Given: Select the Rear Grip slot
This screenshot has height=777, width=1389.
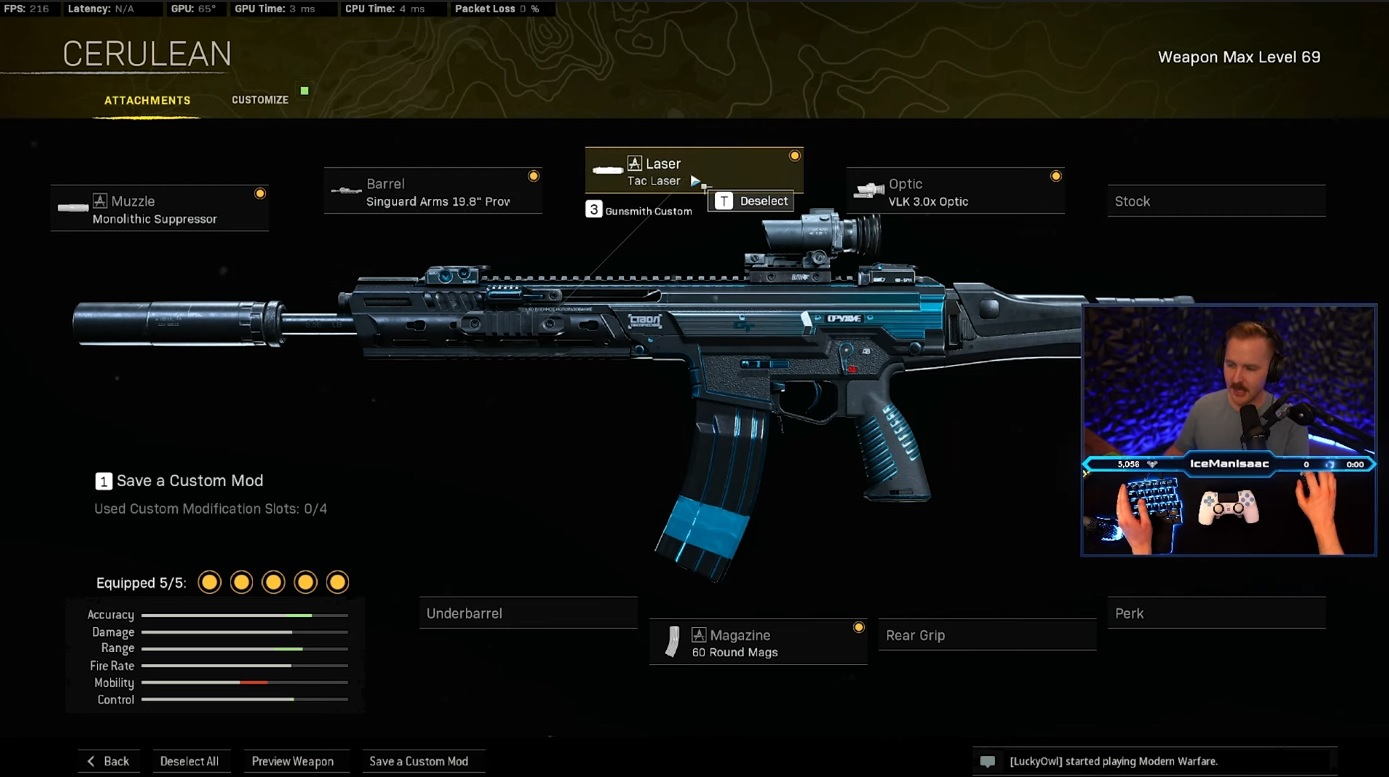Looking at the screenshot, I should point(986,635).
